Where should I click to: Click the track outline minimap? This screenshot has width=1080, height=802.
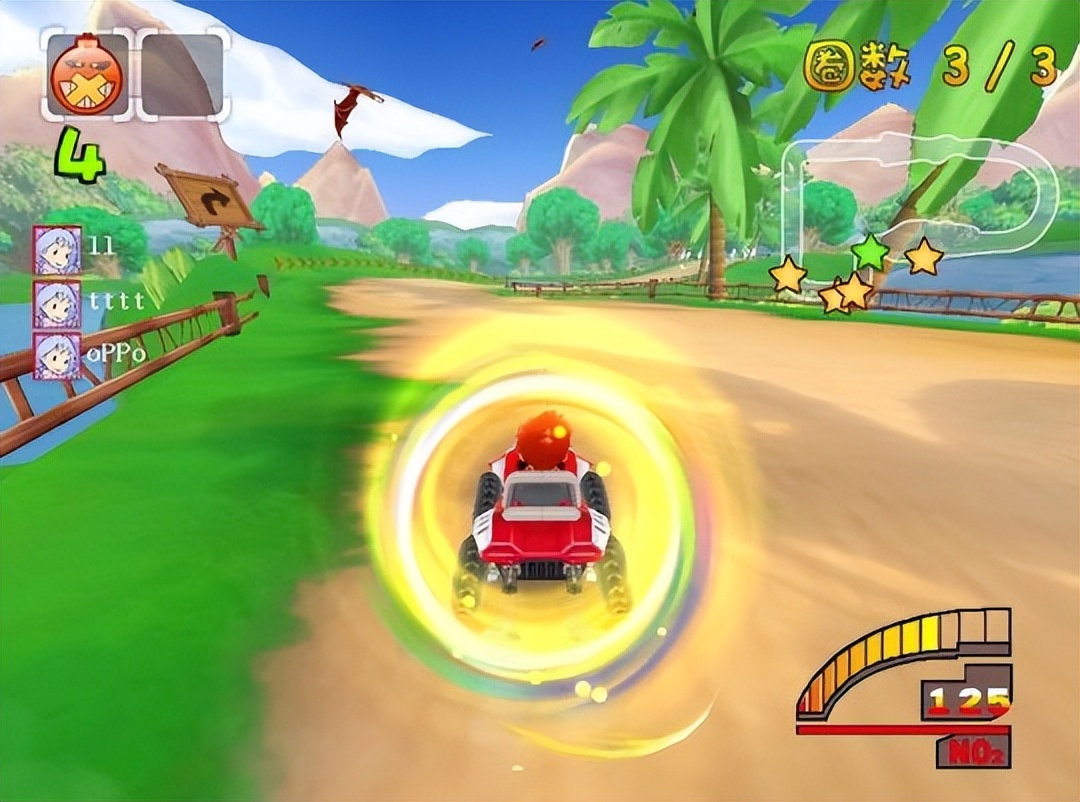point(920,200)
